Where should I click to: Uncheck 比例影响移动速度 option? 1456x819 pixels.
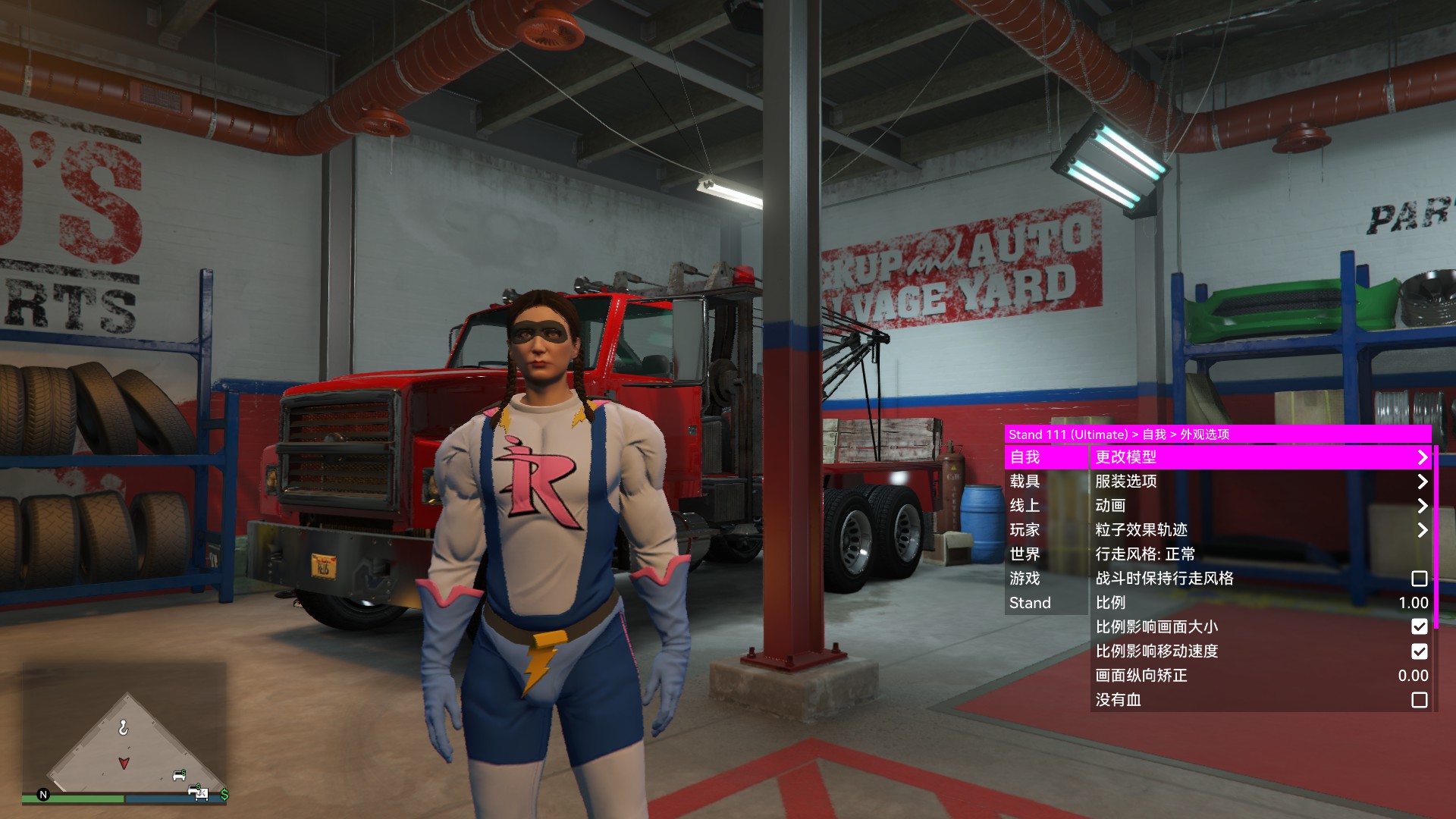pos(1419,651)
